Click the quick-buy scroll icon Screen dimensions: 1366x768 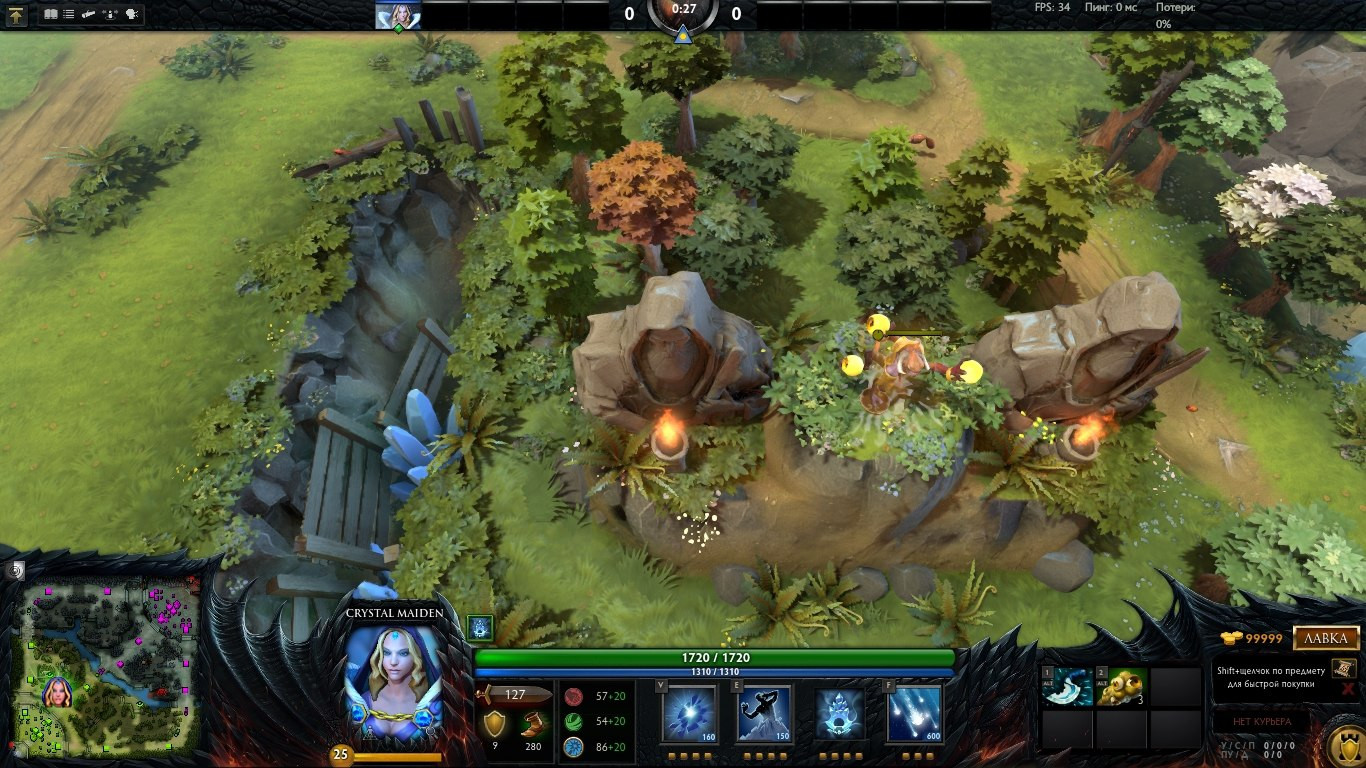(x=1343, y=668)
